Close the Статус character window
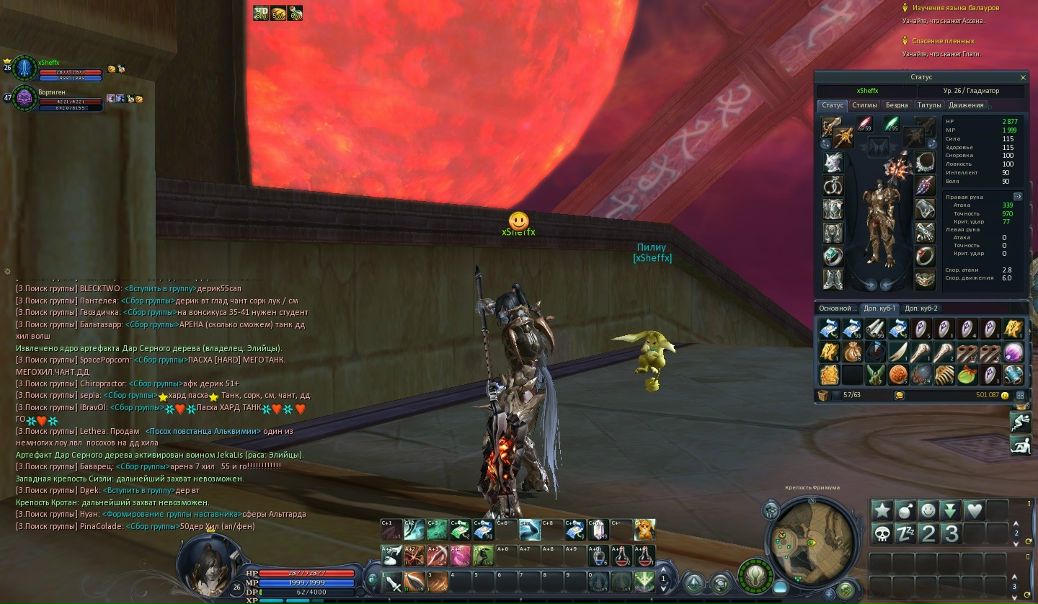 (1022, 77)
